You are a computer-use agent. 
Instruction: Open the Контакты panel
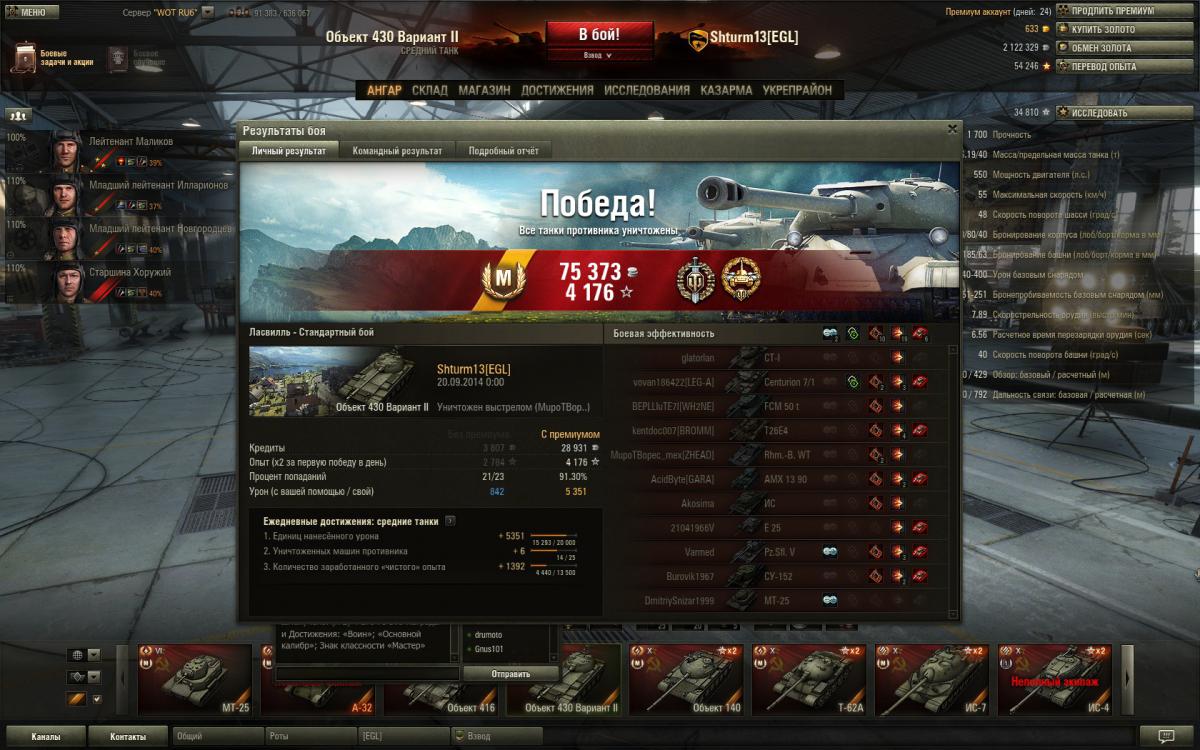(127, 737)
